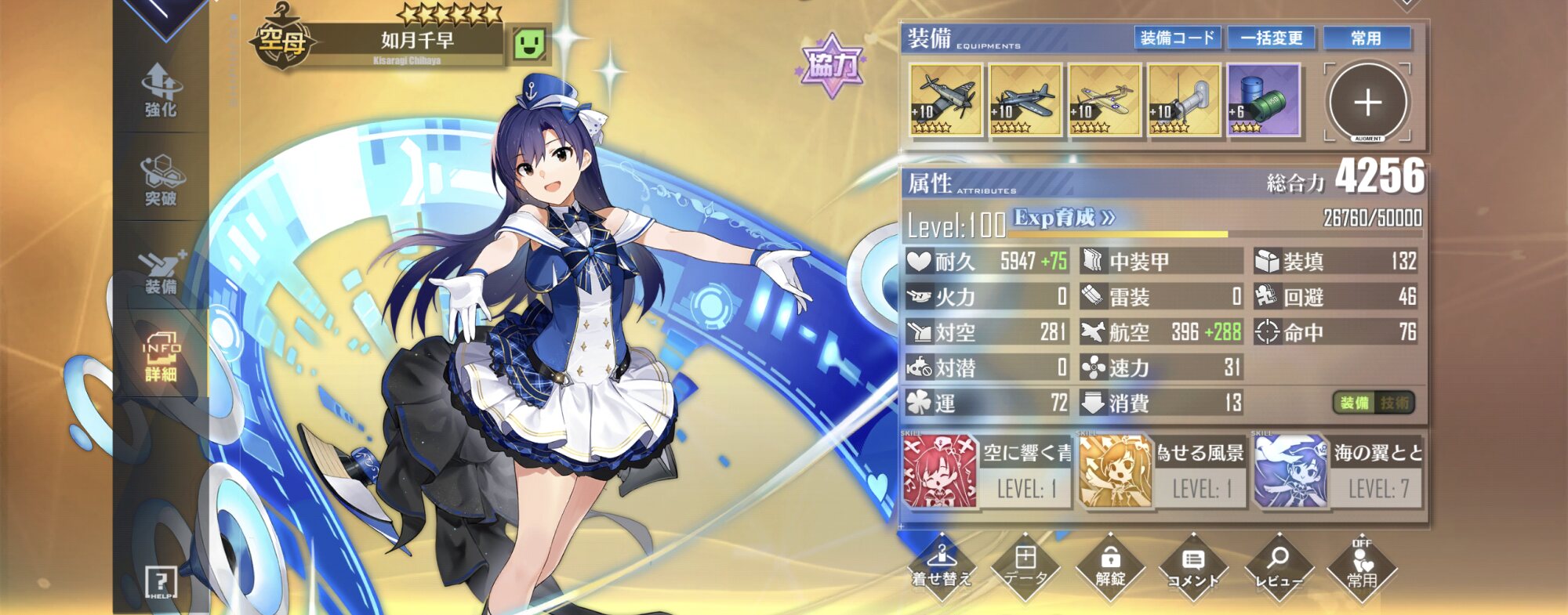Viewport: 1568px width, 615px height.
Task: View the 海の翼 skill at level 7
Action: pyautogui.click(x=1338, y=472)
